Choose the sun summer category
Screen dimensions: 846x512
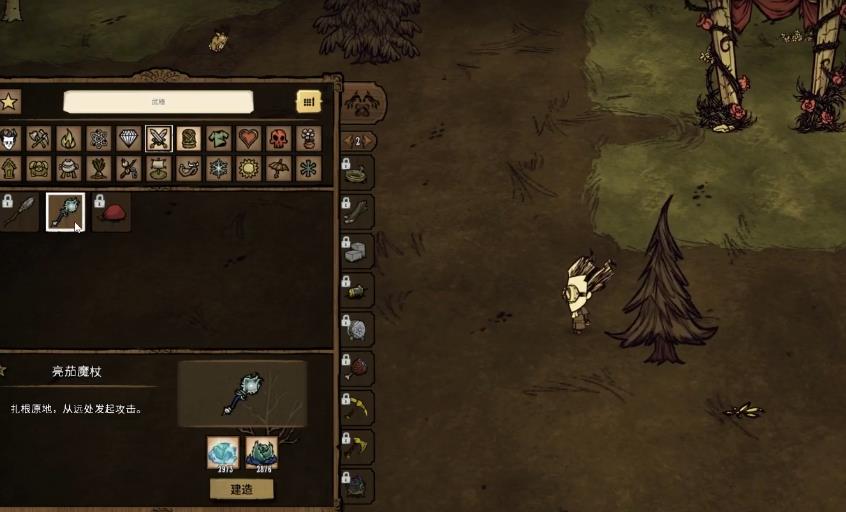(x=248, y=168)
